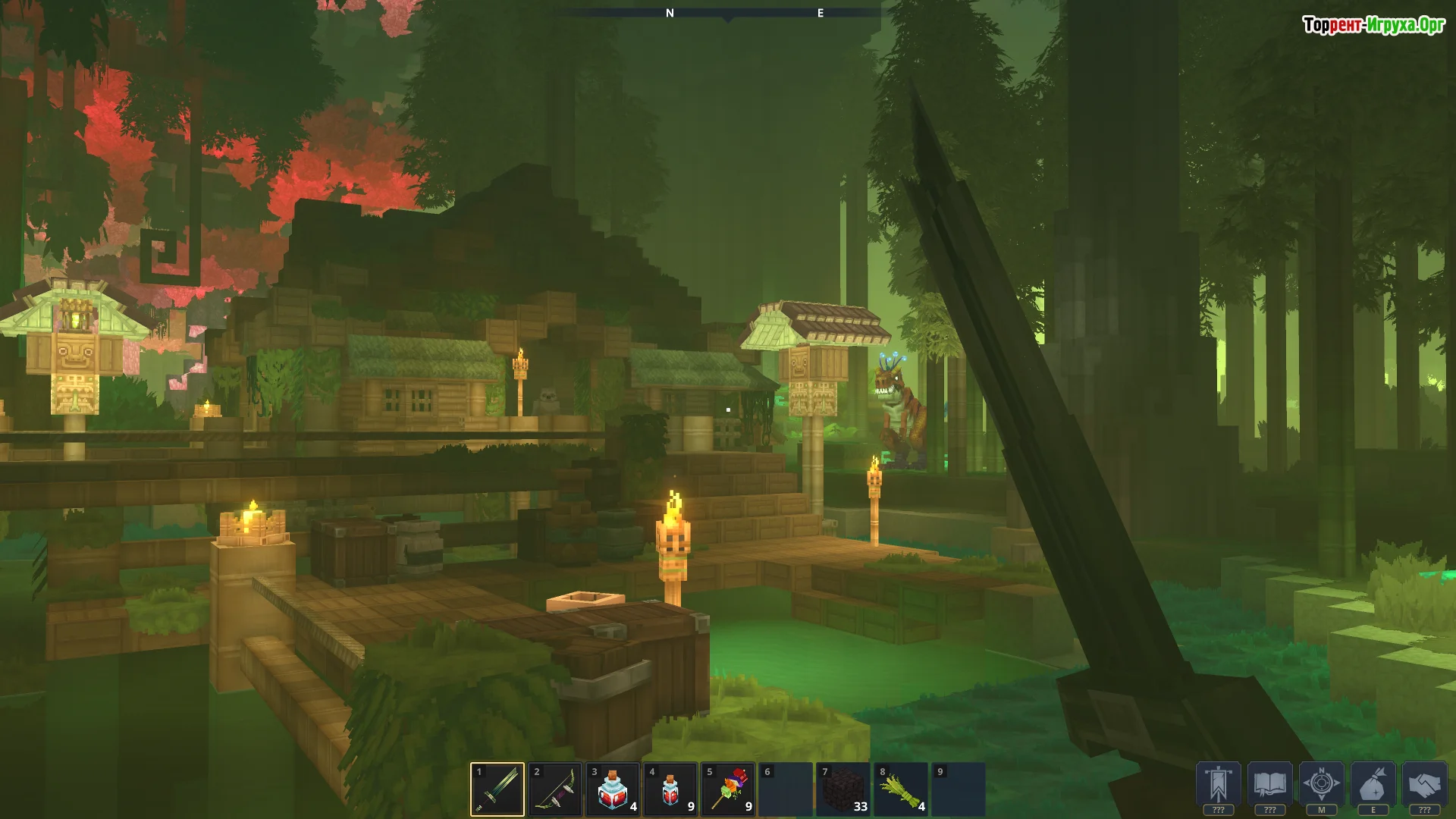The height and width of the screenshot is (819, 1456).
Task: Open the inventory bag icon
Action: tap(1373, 784)
